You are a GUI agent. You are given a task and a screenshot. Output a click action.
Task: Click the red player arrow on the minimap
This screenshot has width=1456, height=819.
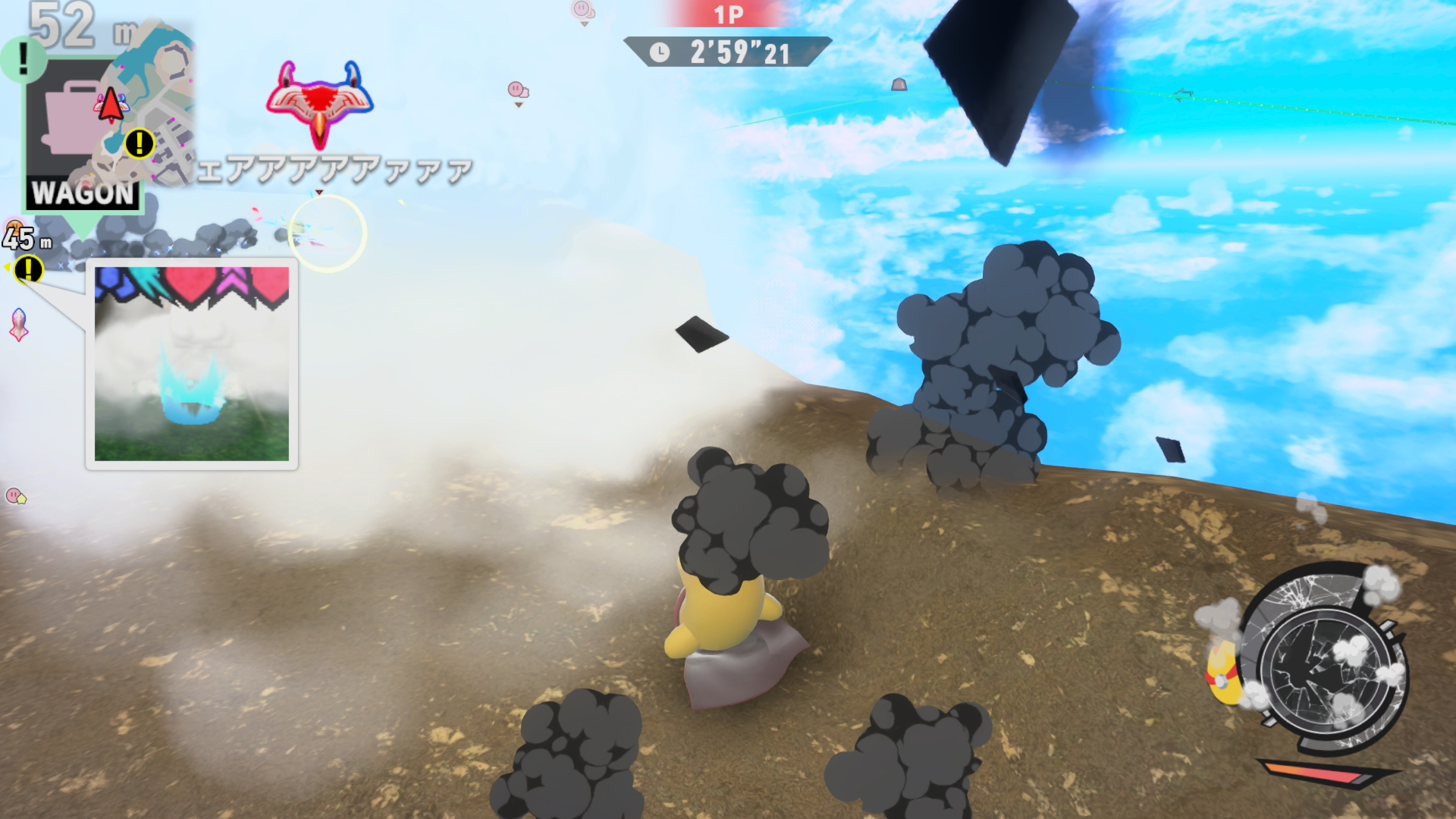tap(111, 105)
